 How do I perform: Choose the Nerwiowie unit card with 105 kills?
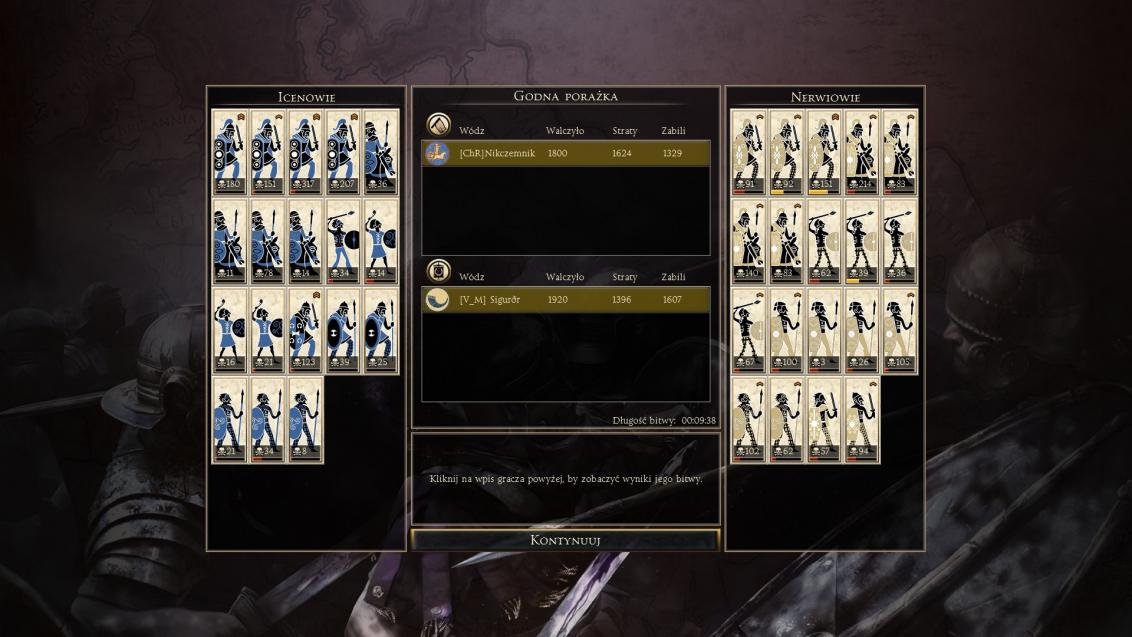(x=900, y=331)
